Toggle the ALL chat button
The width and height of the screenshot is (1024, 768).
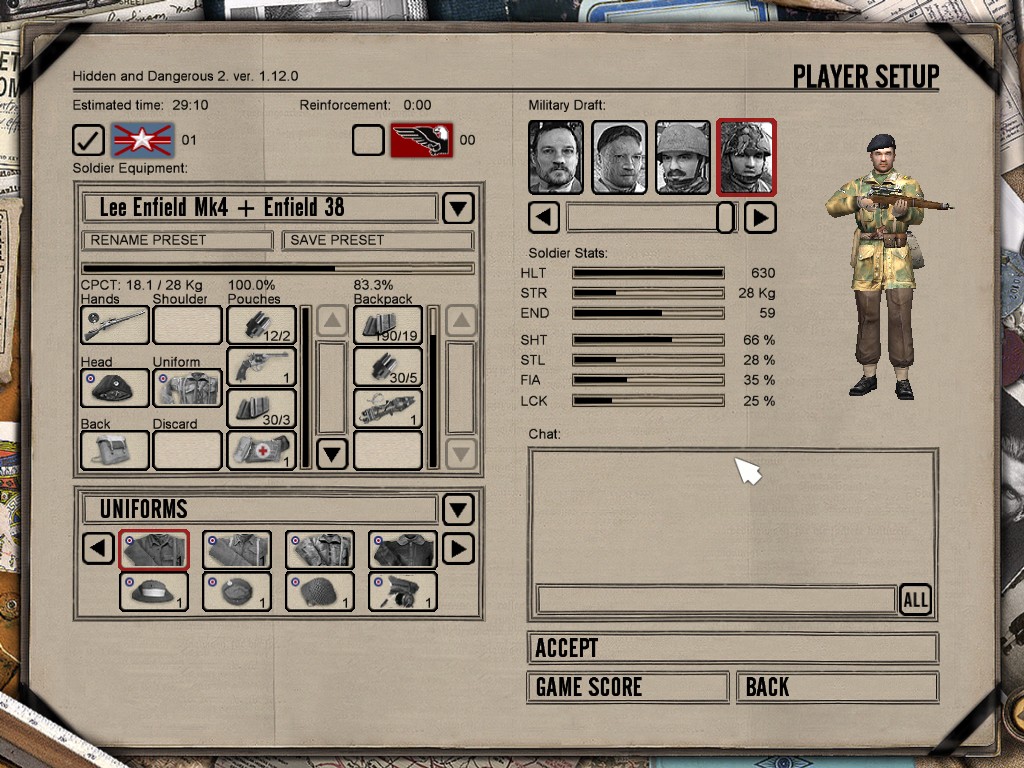pyautogui.click(x=915, y=599)
